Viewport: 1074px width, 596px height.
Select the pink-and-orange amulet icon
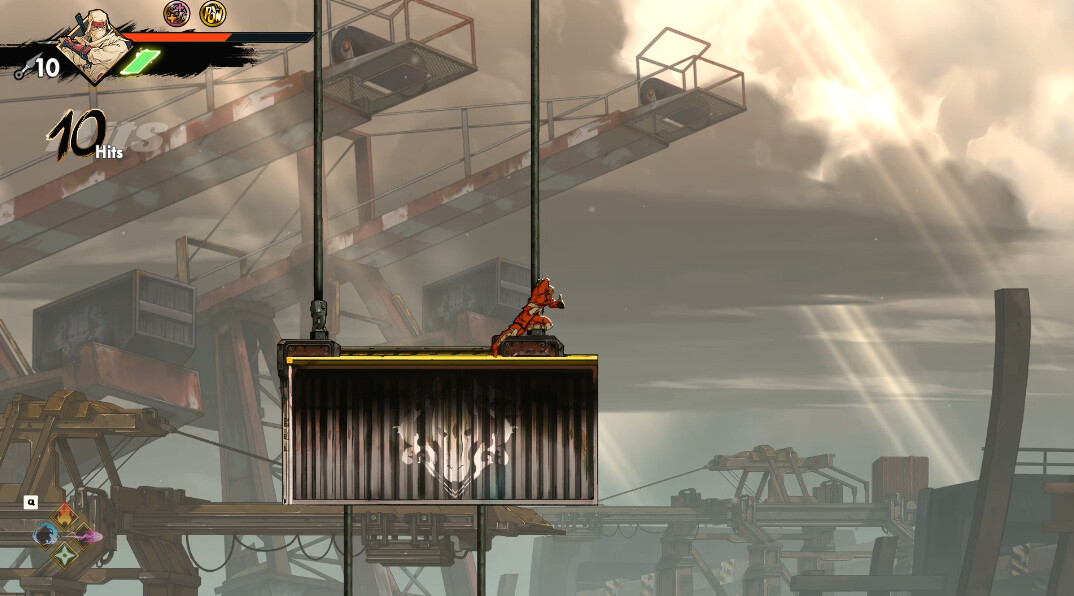(177, 13)
